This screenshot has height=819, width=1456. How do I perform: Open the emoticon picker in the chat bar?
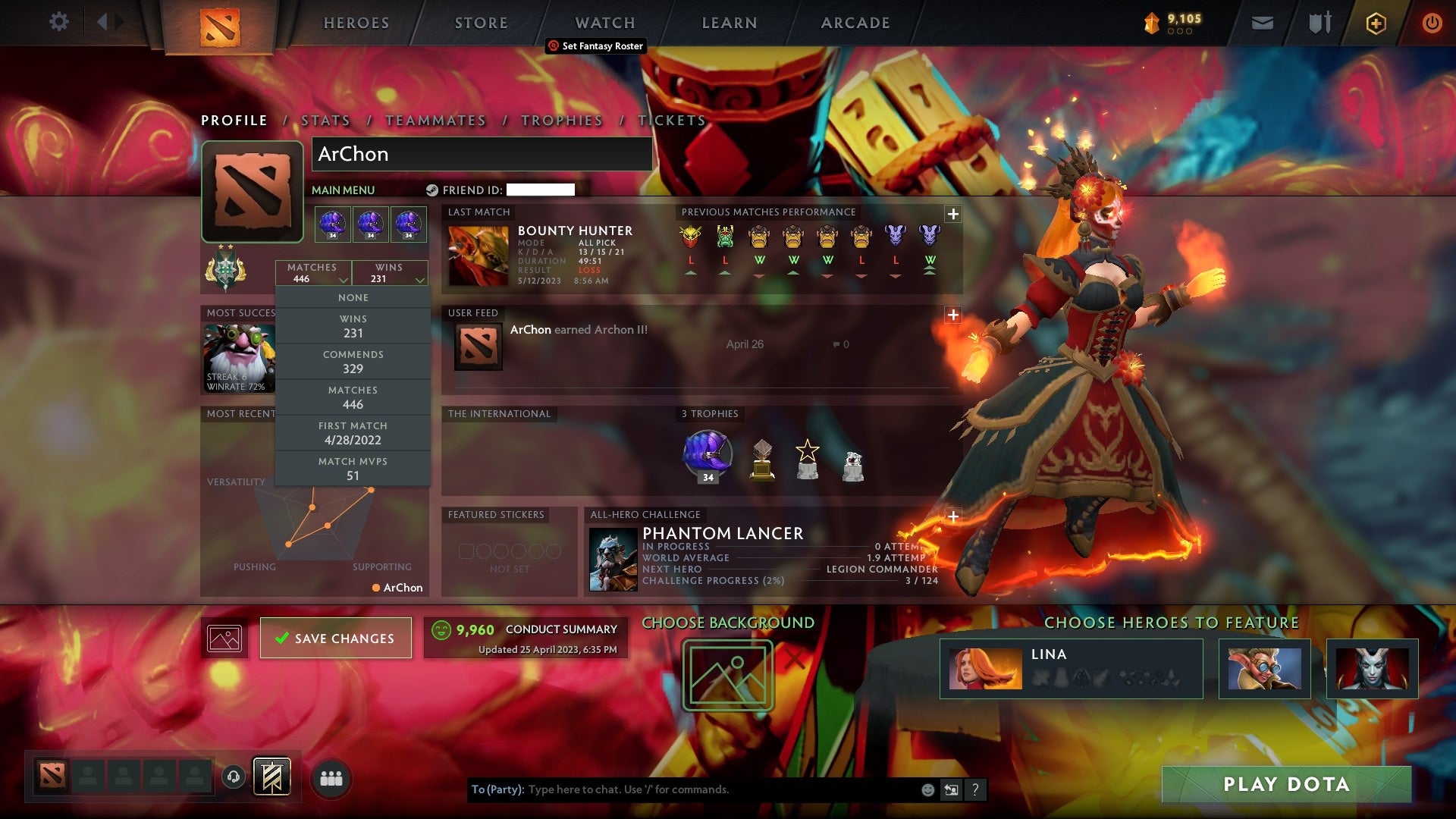pyautogui.click(x=927, y=789)
